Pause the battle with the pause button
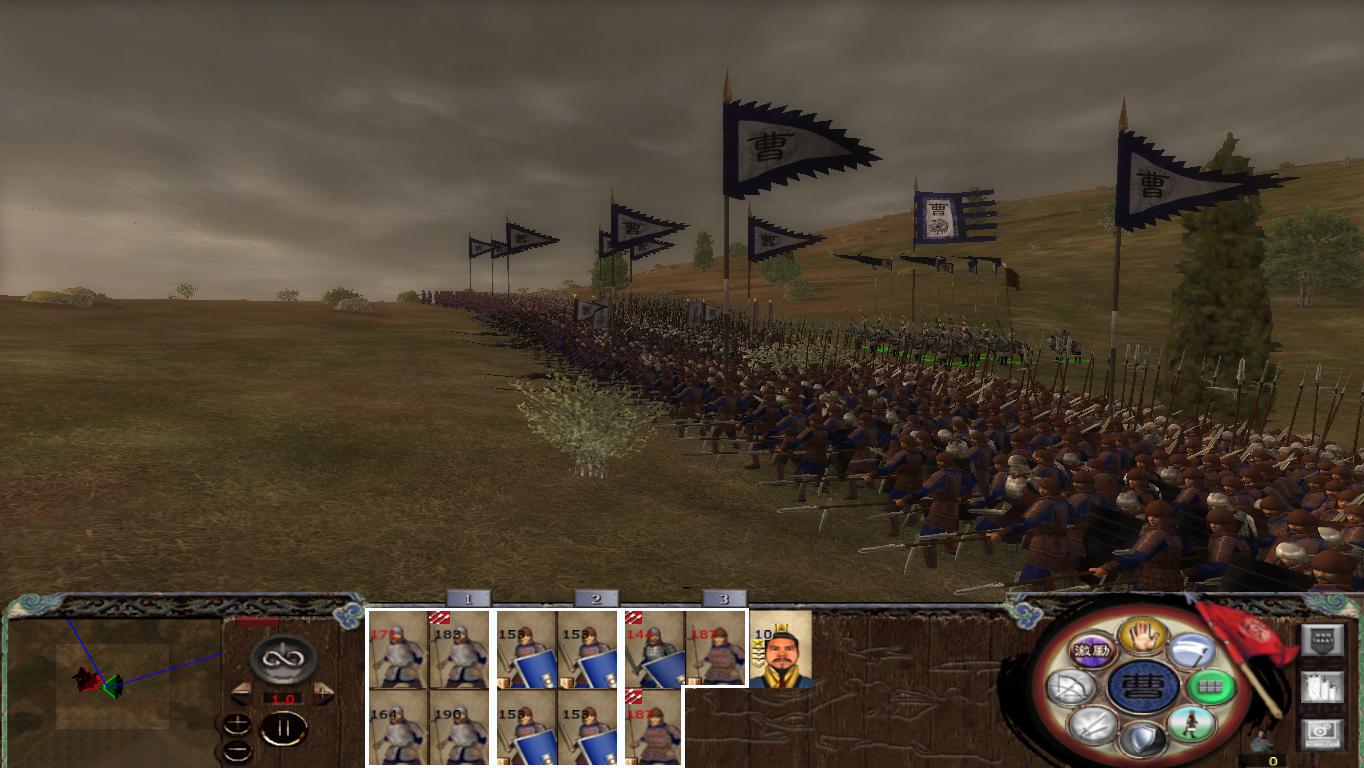The width and height of the screenshot is (1364, 768). coord(284,727)
